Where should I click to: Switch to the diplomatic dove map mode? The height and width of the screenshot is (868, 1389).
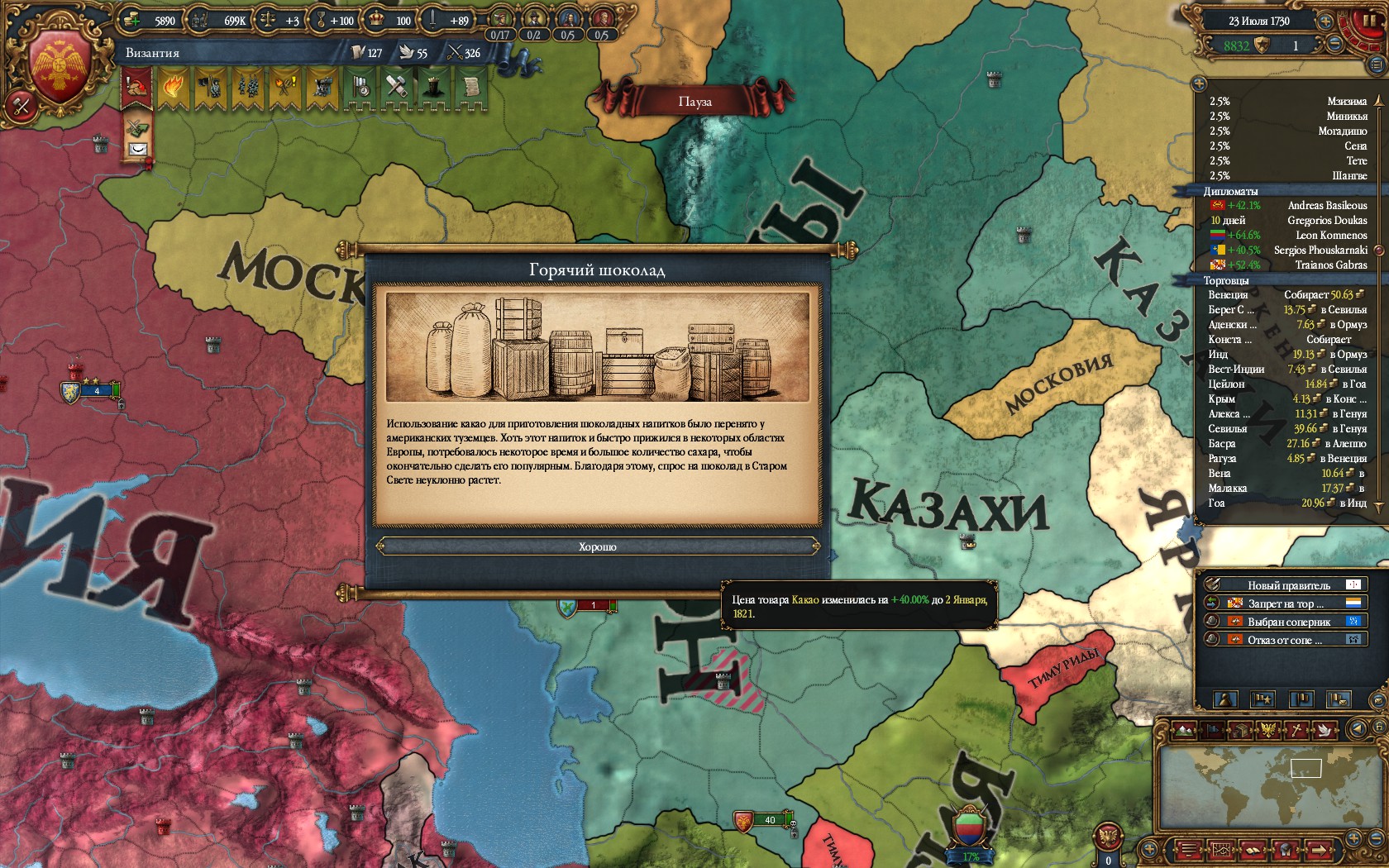coord(1325,730)
